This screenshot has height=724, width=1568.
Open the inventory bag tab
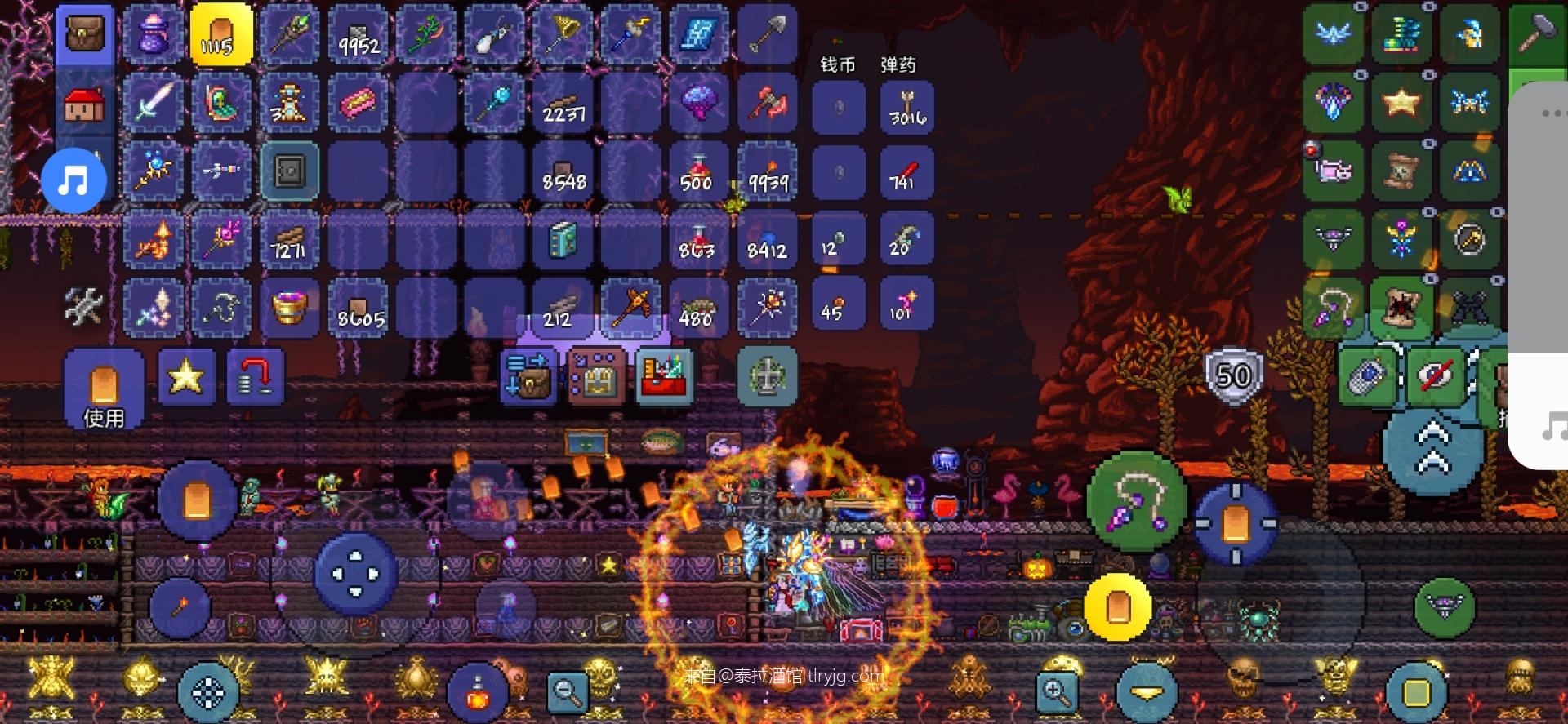(x=85, y=35)
